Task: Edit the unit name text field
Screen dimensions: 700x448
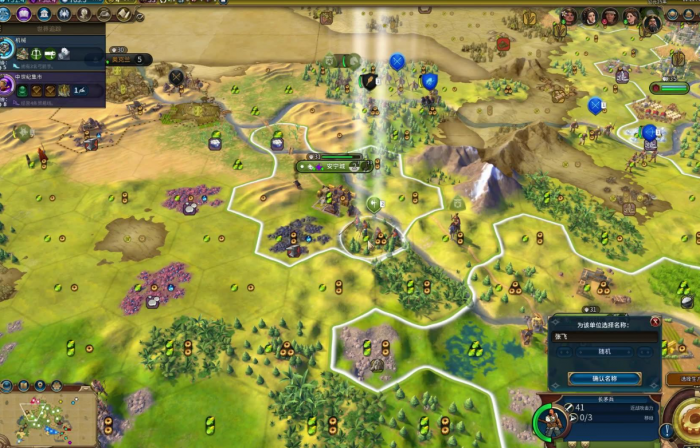Action: pyautogui.click(x=604, y=337)
